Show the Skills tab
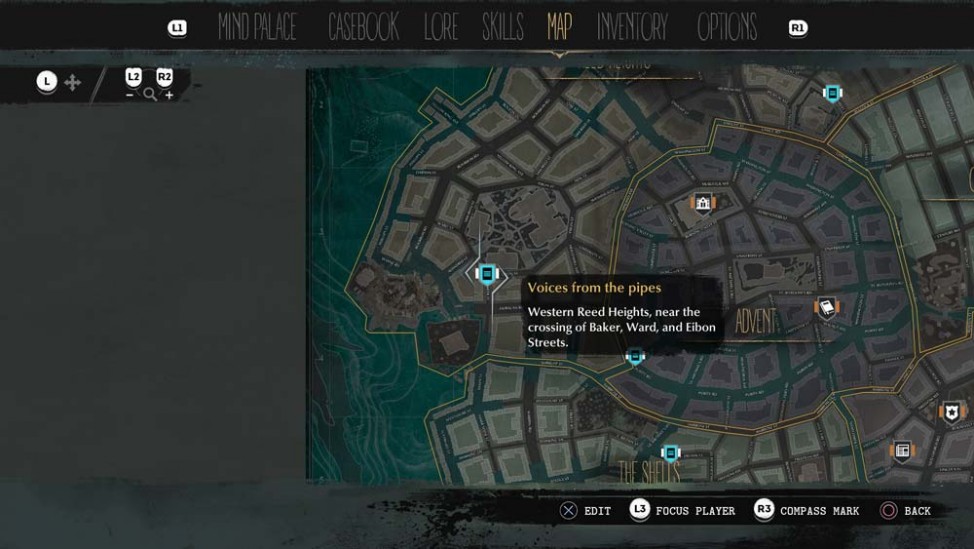Screen dimensions: 974x549 pyautogui.click(x=502, y=28)
